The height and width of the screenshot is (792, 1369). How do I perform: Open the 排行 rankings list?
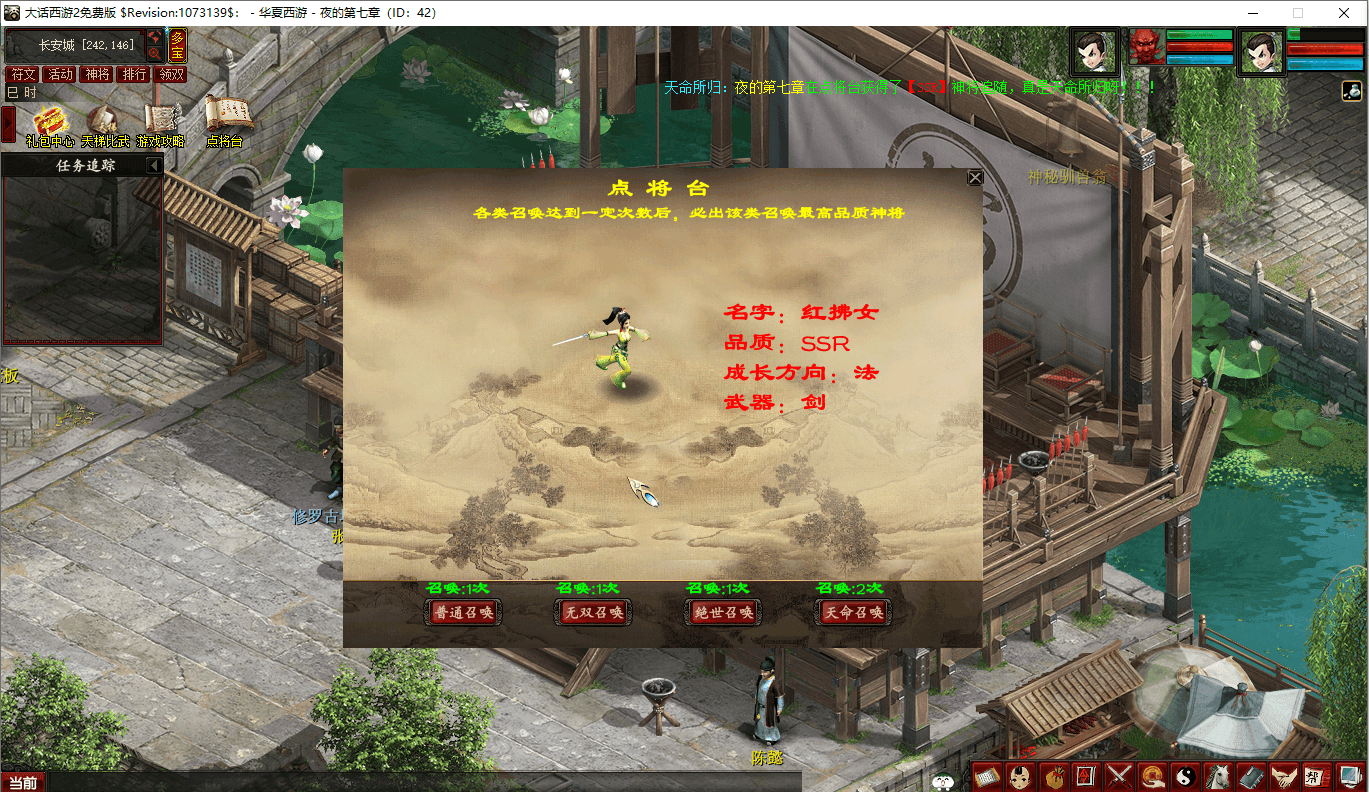pos(134,74)
